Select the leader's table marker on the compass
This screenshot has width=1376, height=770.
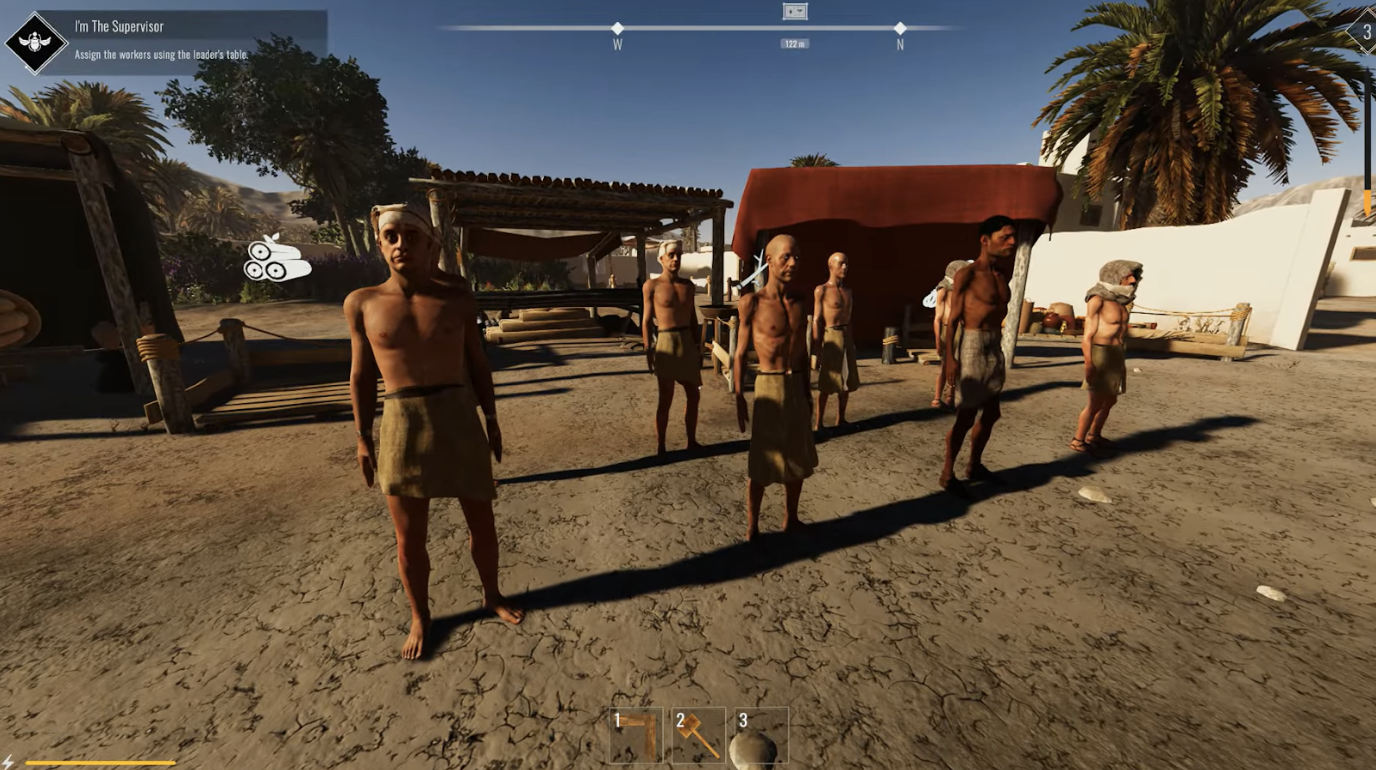pyautogui.click(x=795, y=12)
